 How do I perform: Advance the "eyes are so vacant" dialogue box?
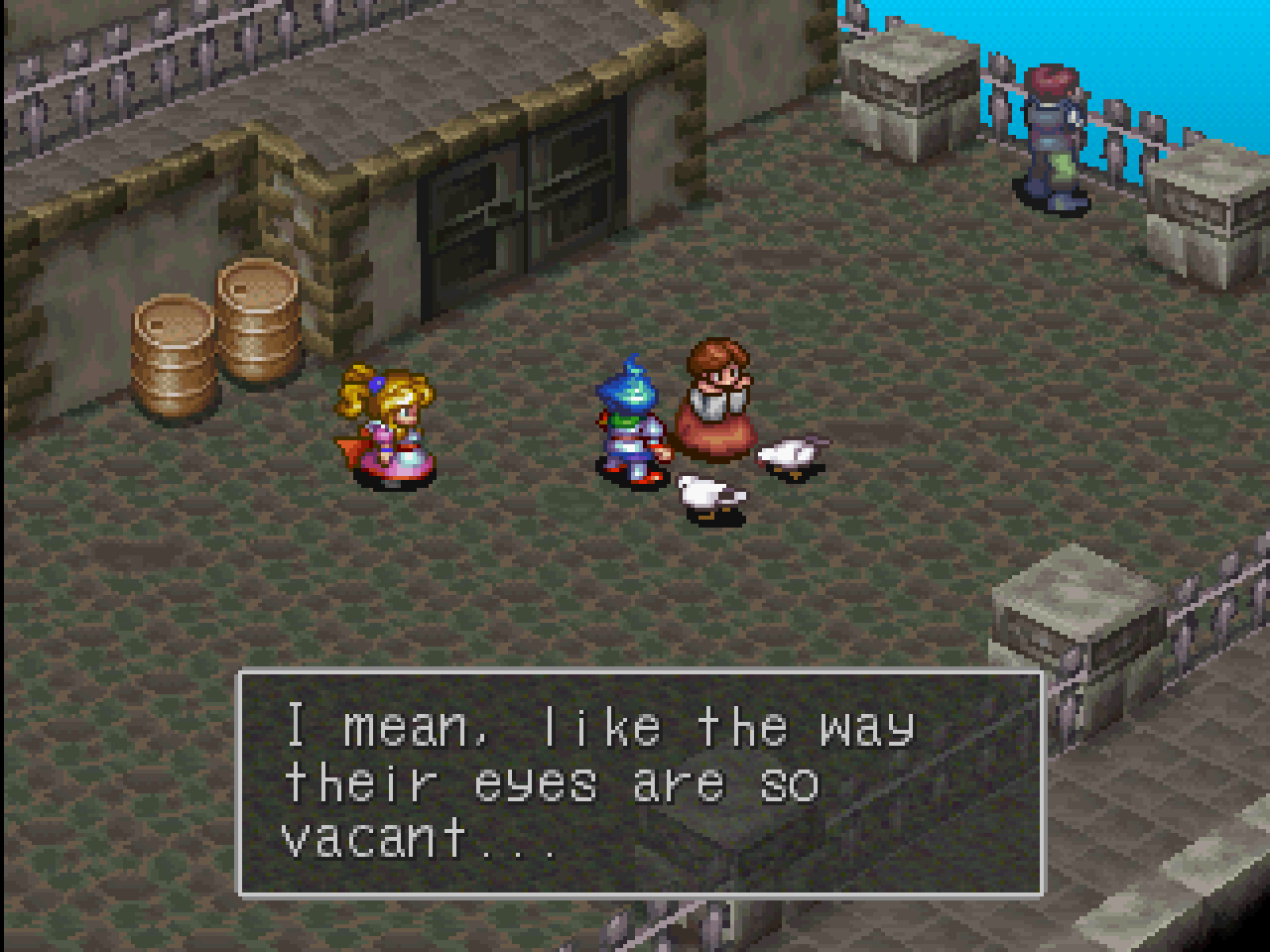click(640, 783)
